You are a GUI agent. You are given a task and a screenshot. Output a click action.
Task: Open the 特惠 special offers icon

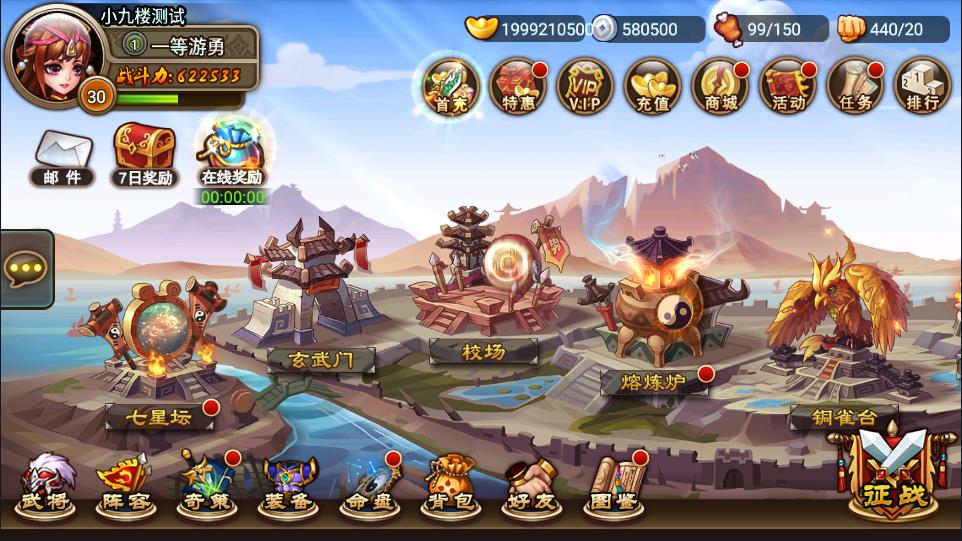click(x=518, y=85)
